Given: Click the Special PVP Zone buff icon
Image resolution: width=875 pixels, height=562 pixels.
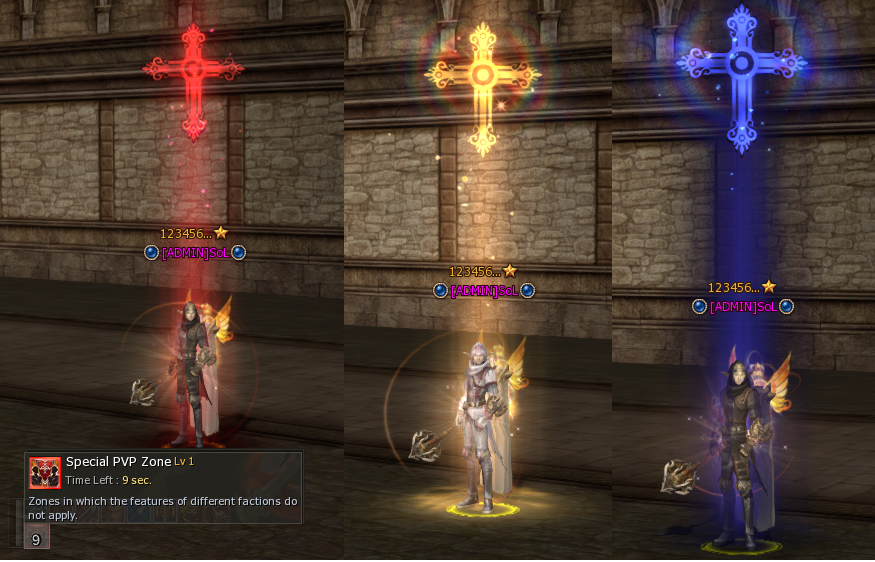Looking at the screenshot, I should 45,472.
